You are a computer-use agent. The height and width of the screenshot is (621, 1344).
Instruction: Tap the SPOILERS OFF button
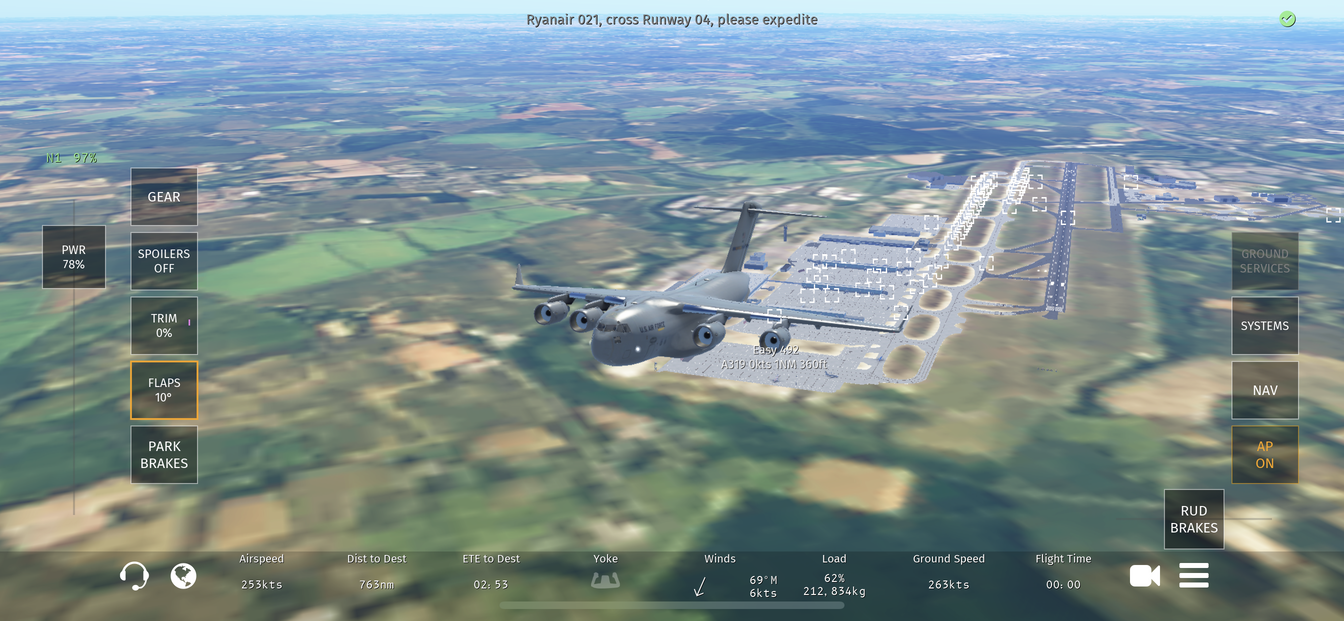click(164, 261)
